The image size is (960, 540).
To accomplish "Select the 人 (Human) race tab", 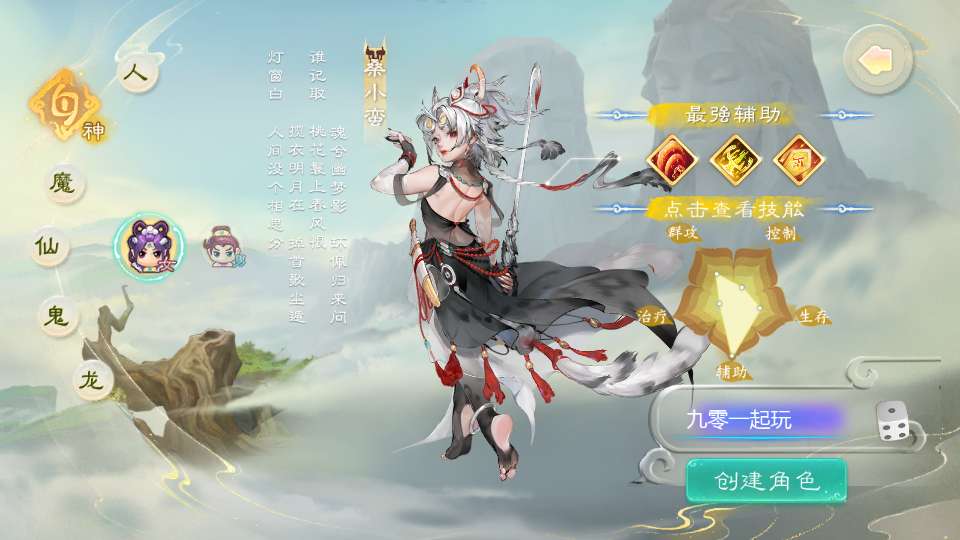I will point(136,75).
